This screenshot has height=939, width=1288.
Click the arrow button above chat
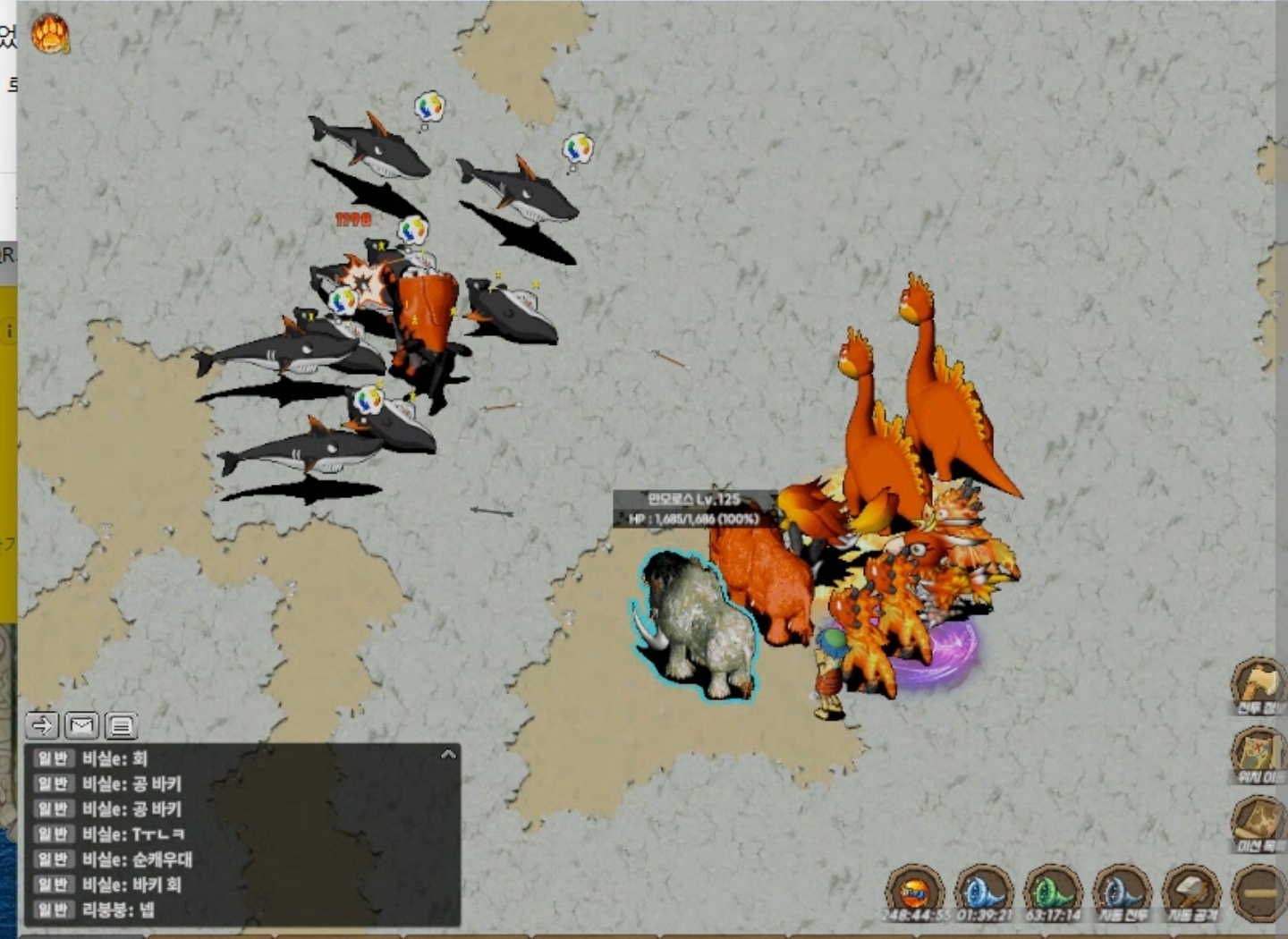42,725
